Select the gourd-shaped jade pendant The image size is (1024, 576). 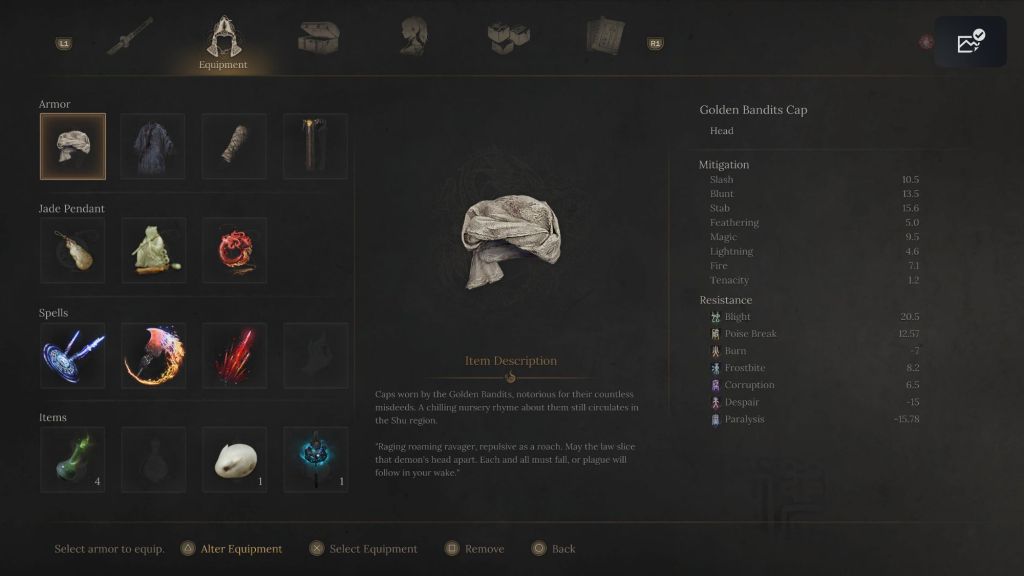(x=73, y=250)
